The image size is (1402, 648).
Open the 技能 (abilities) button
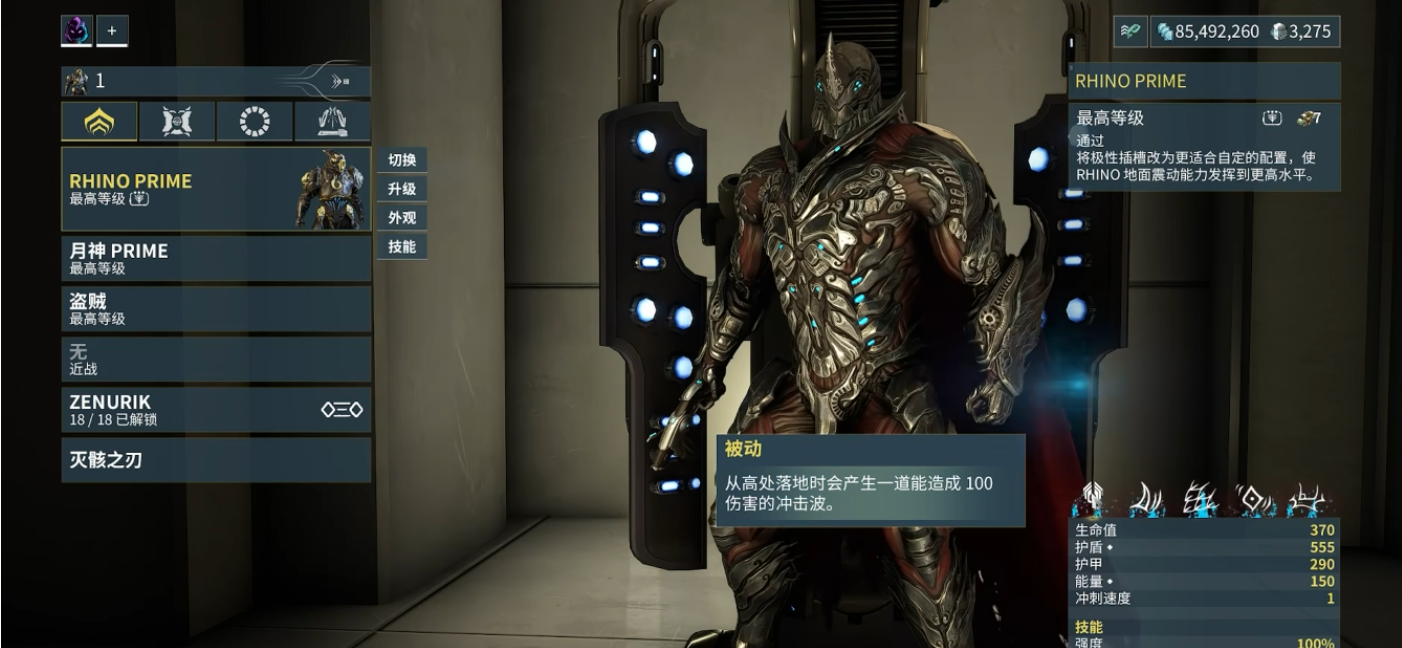(402, 246)
